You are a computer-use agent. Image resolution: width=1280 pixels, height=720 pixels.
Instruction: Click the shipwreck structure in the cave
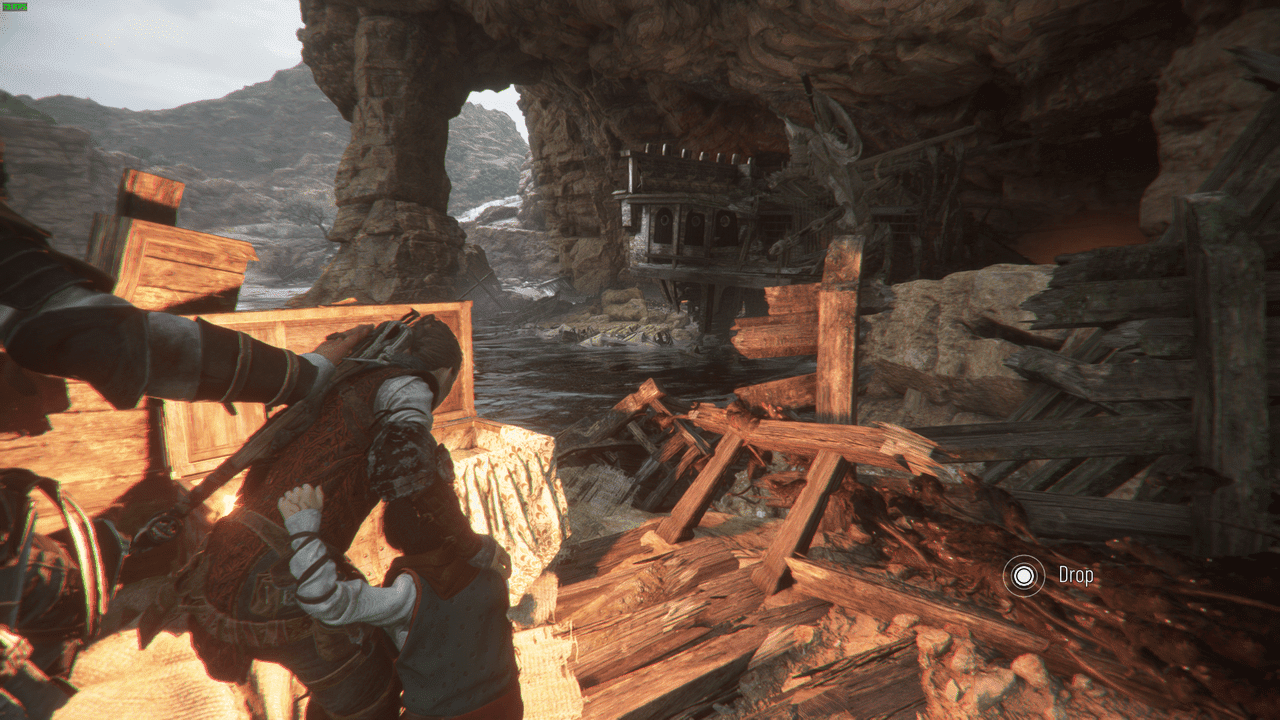720,220
